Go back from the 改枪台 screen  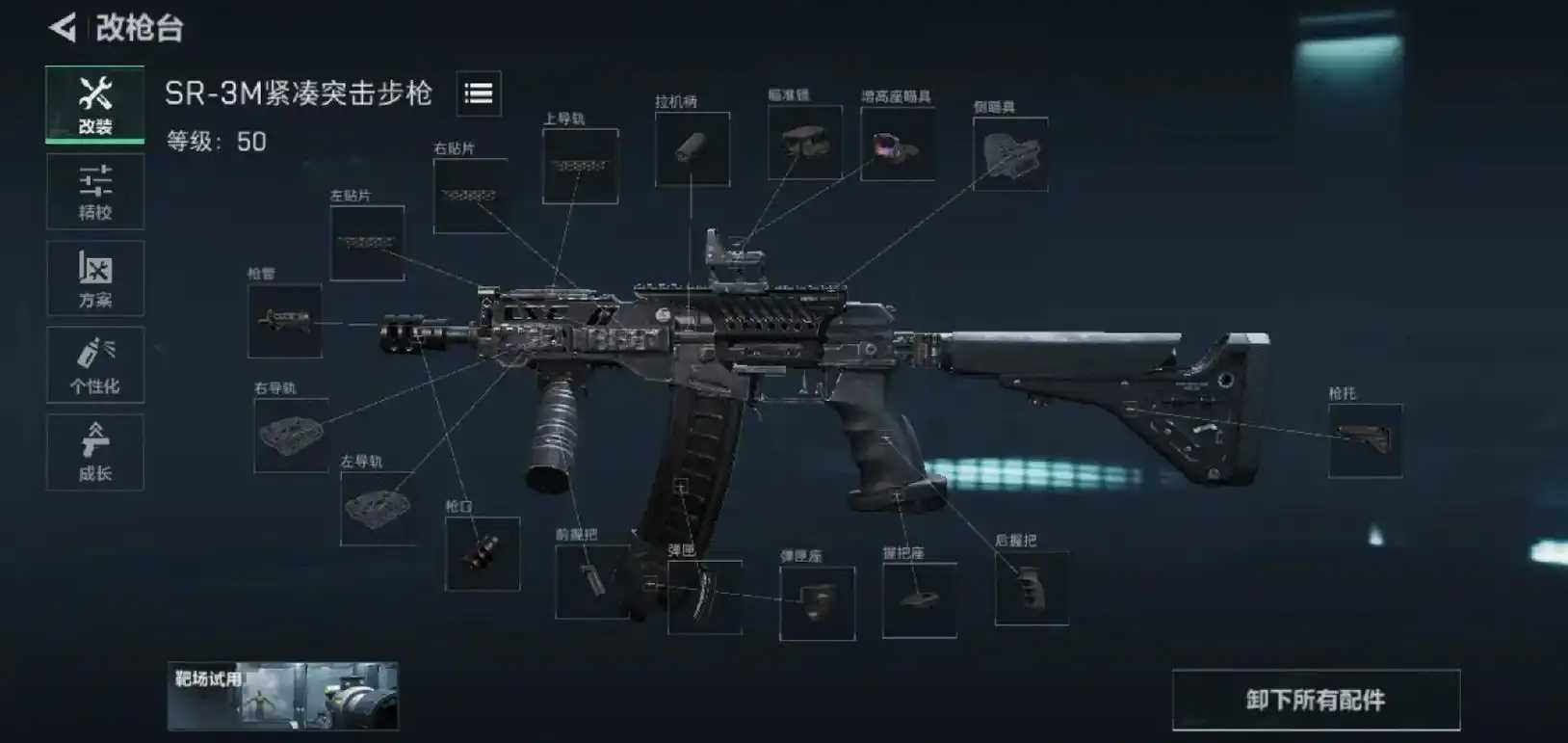64,28
